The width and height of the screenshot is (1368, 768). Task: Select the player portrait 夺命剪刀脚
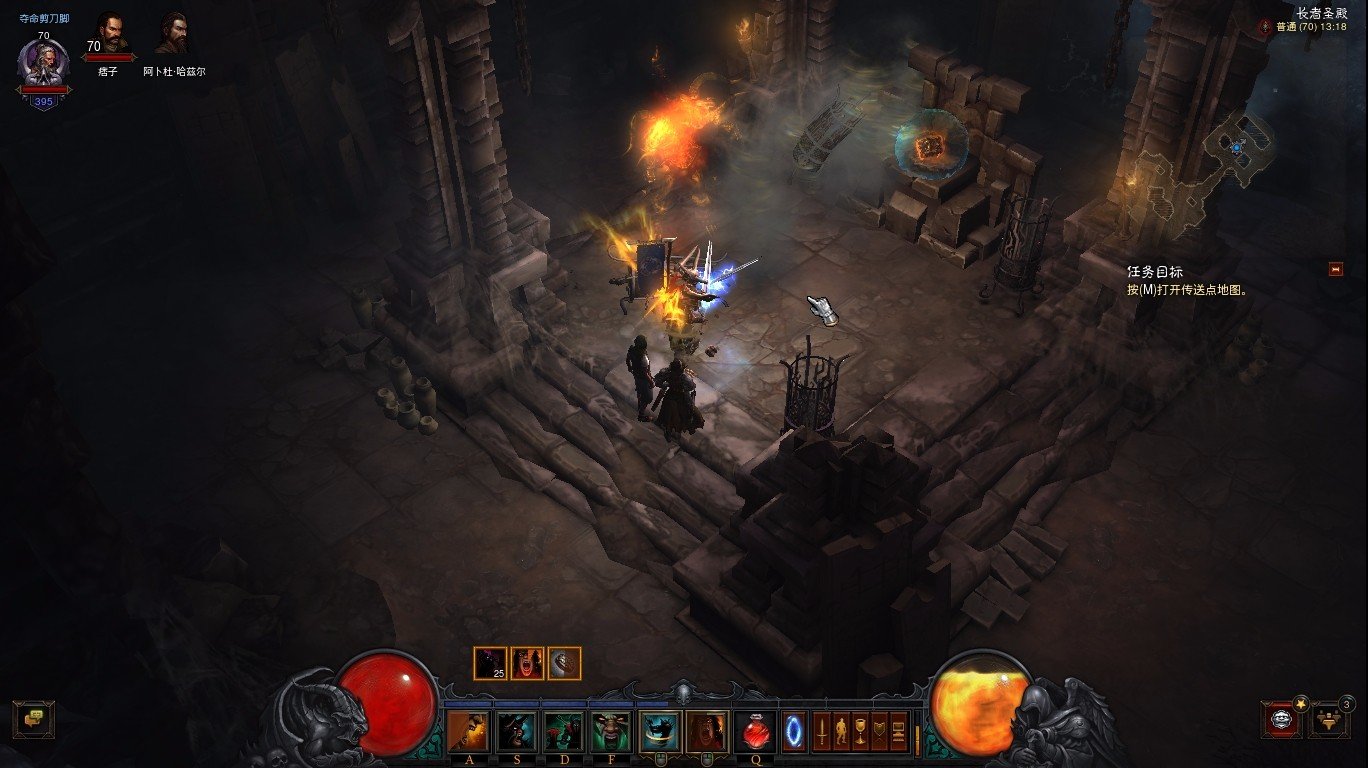point(43,64)
